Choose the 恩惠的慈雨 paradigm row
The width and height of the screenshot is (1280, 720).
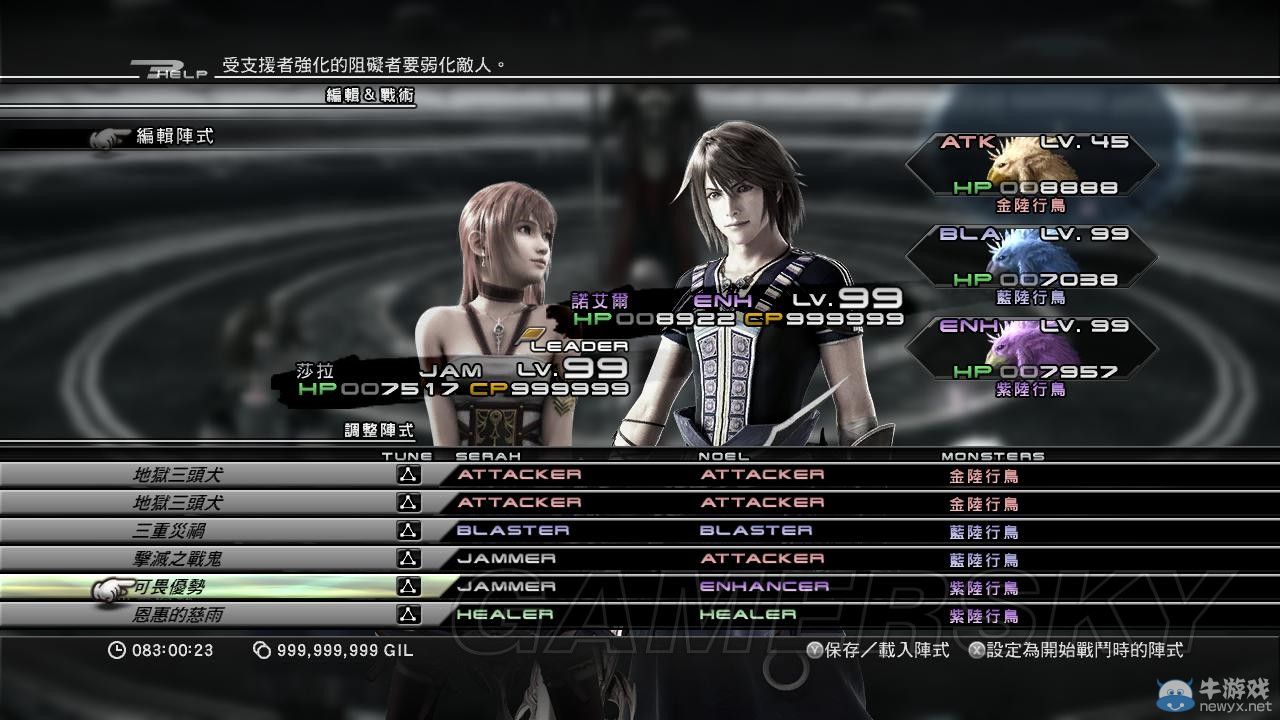178,615
